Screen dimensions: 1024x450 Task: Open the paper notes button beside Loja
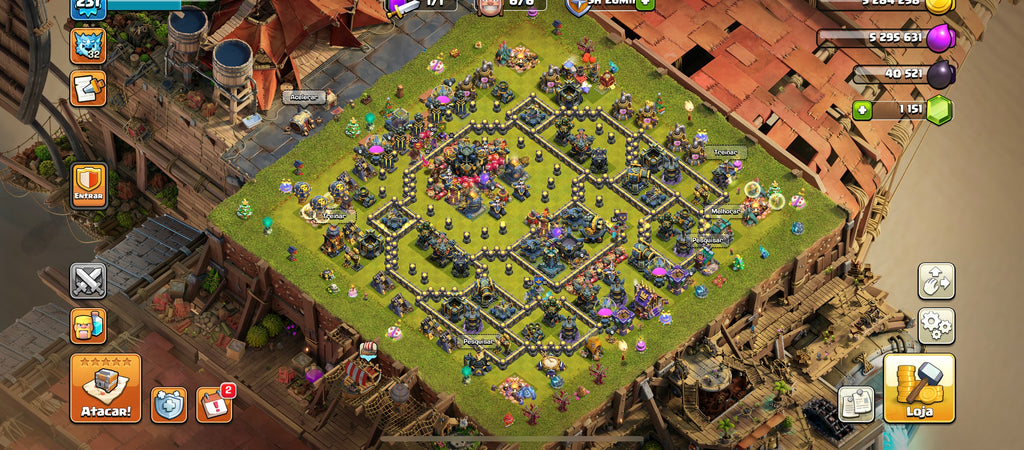pyautogui.click(x=856, y=404)
